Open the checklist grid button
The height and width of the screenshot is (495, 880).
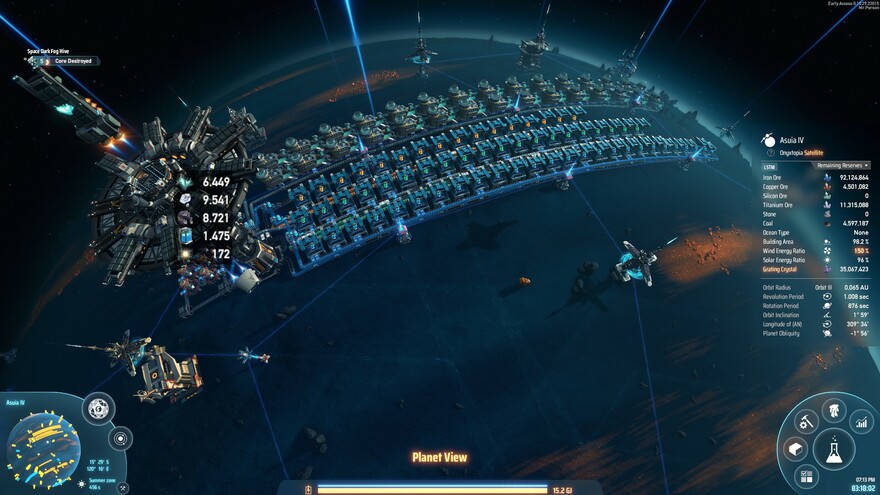[x=808, y=476]
